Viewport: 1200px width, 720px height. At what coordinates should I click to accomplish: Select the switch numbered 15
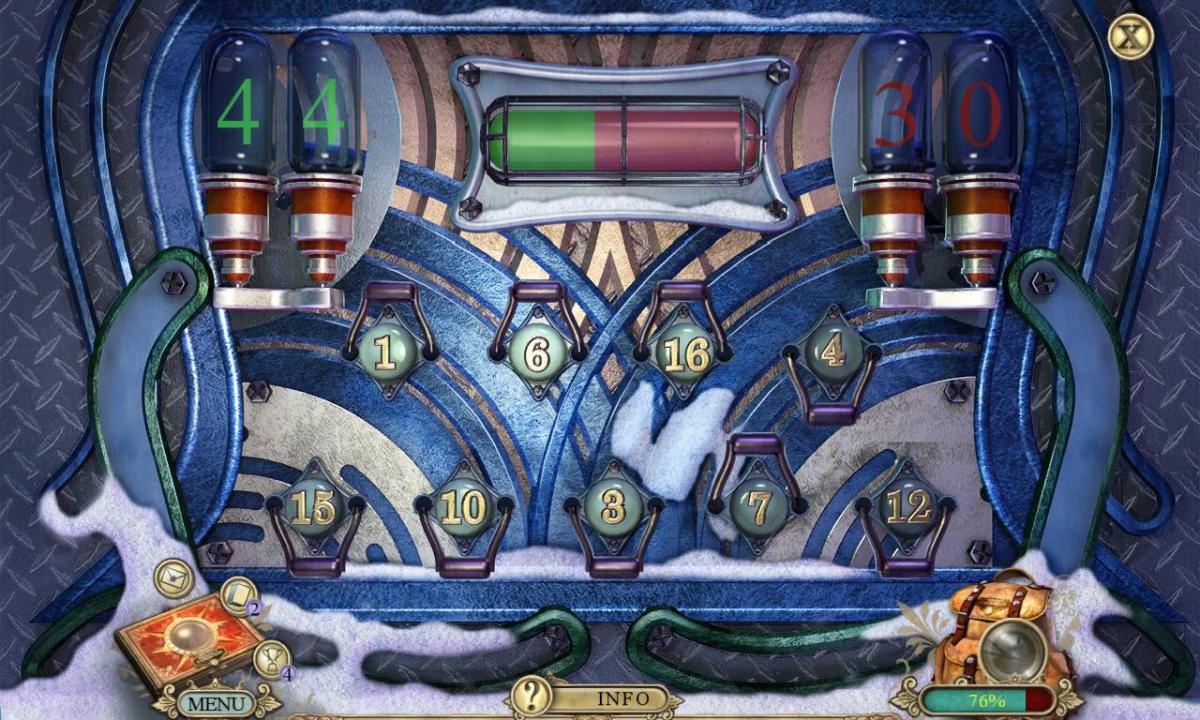[x=313, y=508]
